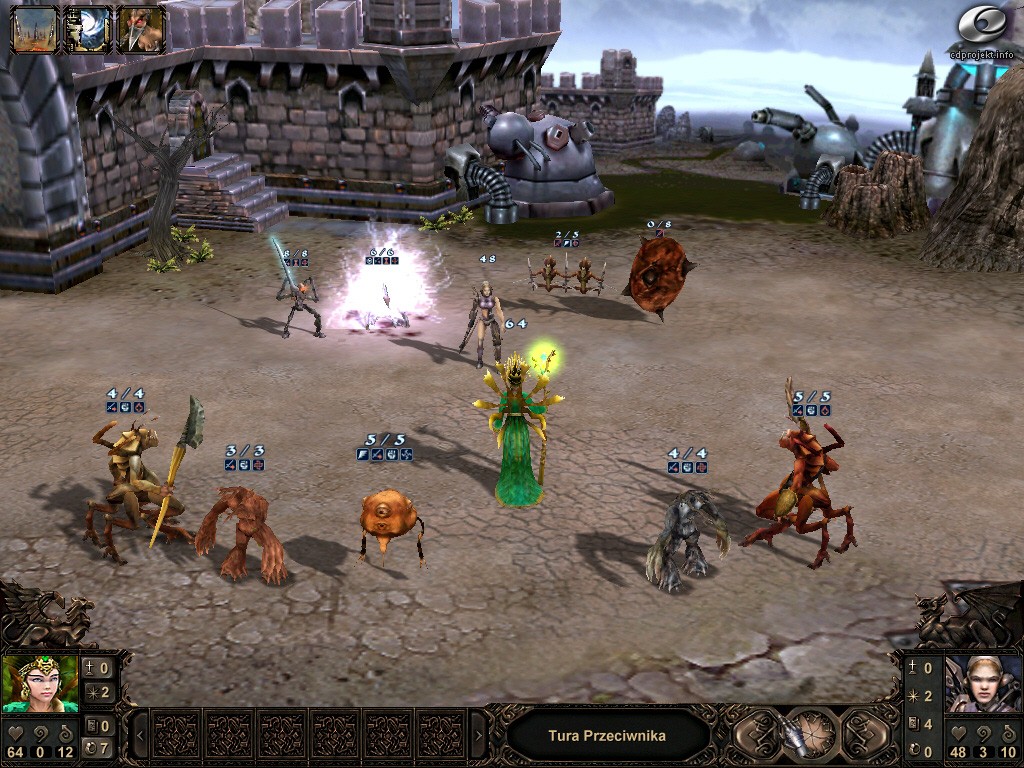Viewport: 1024px width, 768px height.
Task: Show next cards with the hand's right arrow
Action: 478,736
